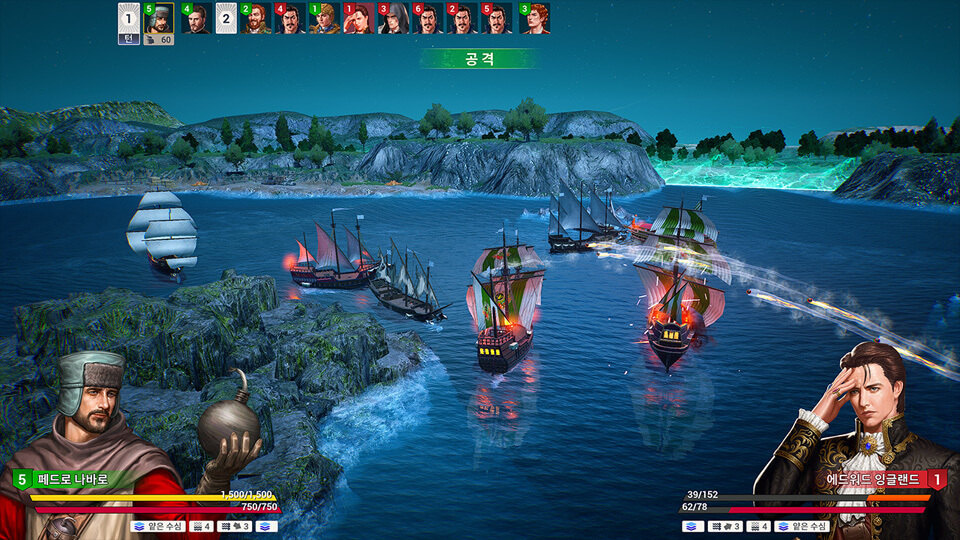Select the red-faced captain portrait holding forehead
Image resolution: width=960 pixels, height=540 pixels.
[359, 18]
